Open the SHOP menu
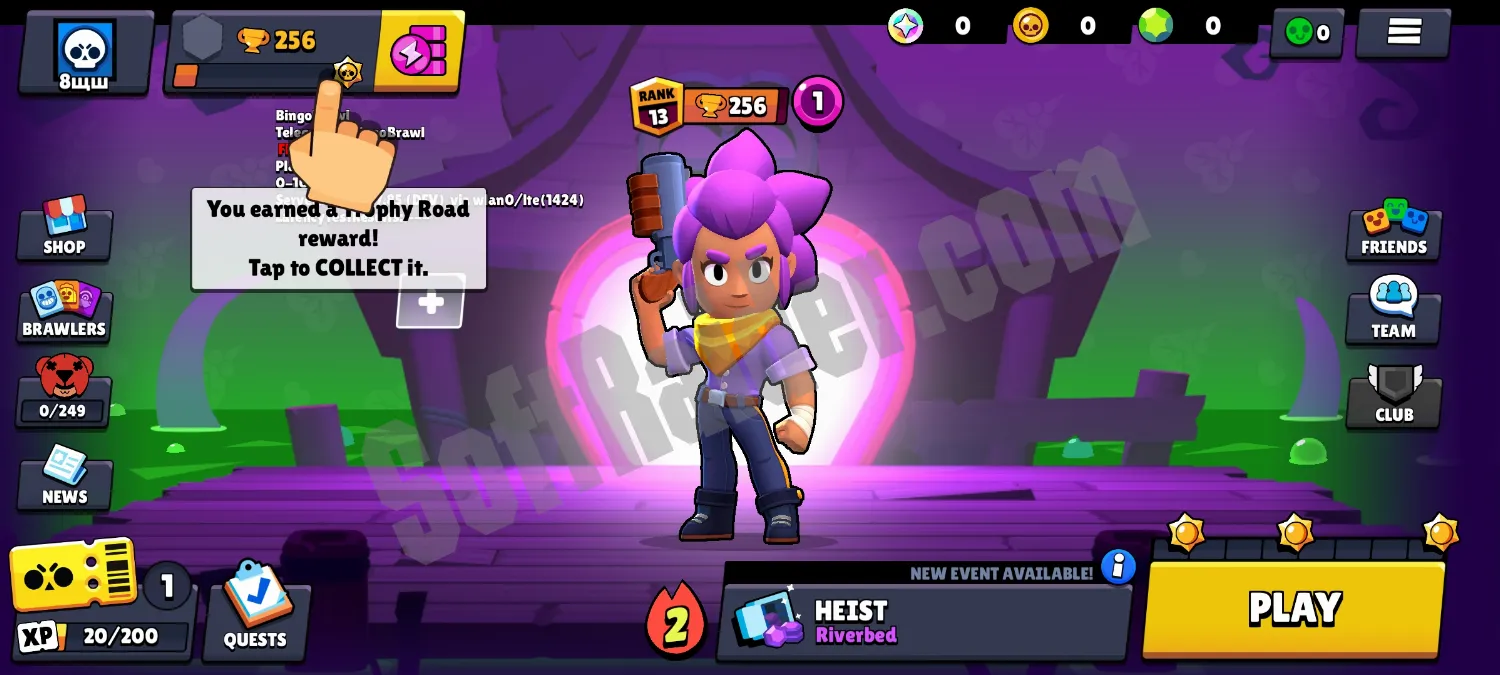1500x675 pixels. click(x=65, y=228)
